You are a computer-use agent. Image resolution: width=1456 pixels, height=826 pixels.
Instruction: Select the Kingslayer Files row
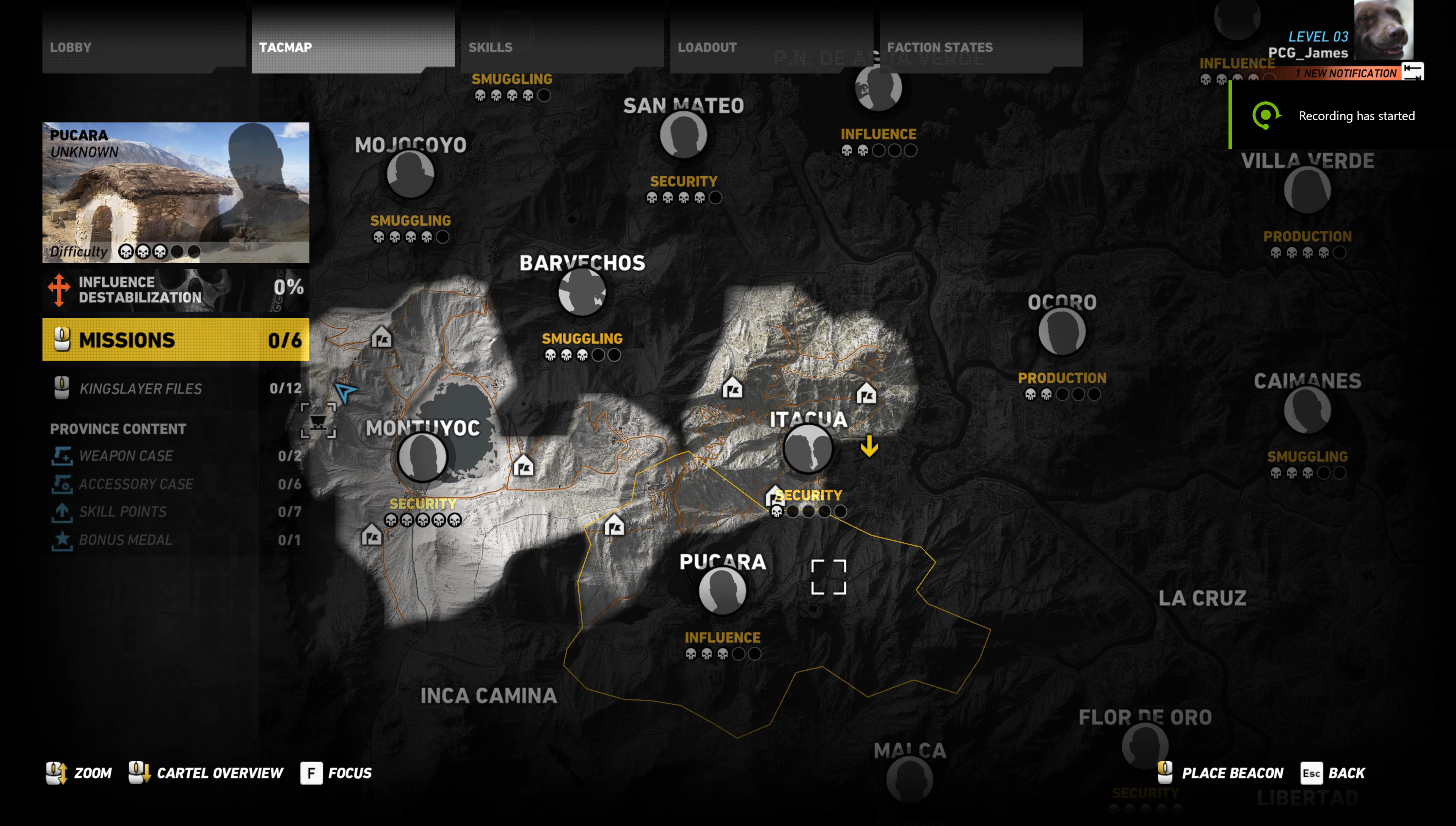pyautogui.click(x=176, y=389)
